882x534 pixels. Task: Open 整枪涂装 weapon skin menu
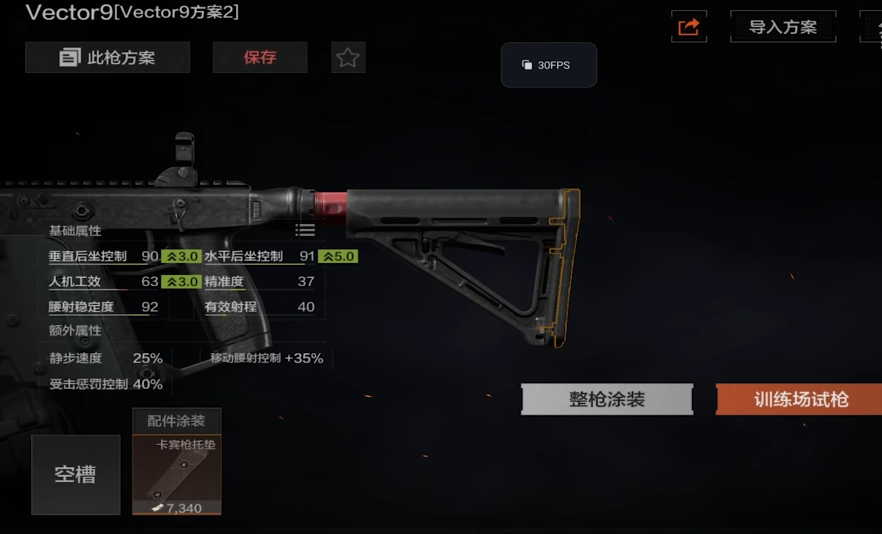click(607, 400)
